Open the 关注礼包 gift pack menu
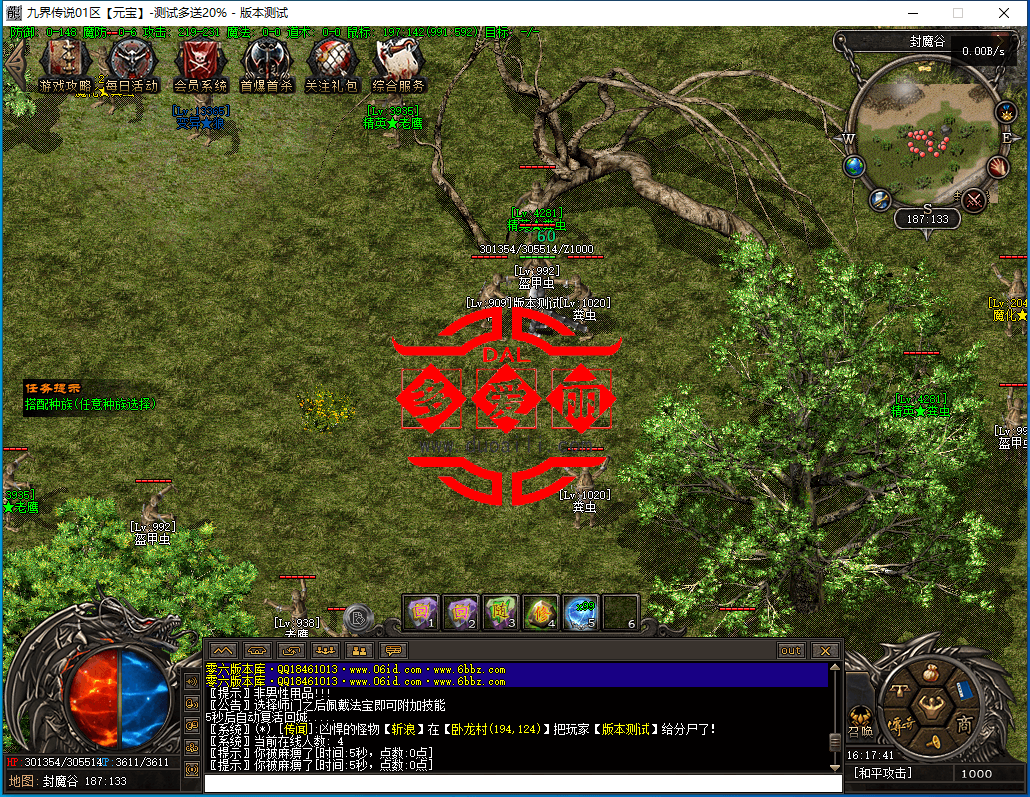The height and width of the screenshot is (797, 1030). (332, 65)
